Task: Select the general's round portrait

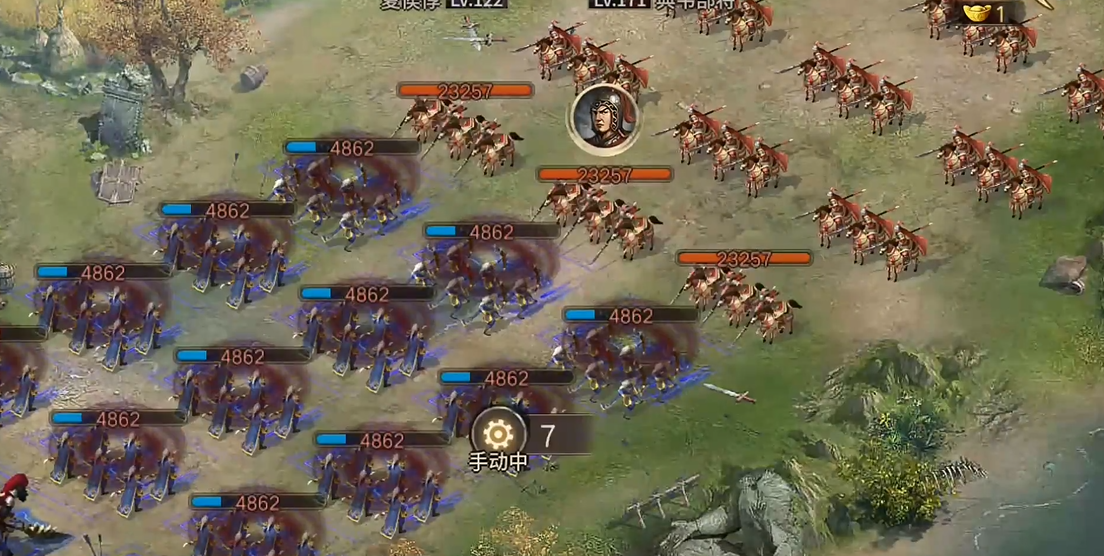Action: point(603,119)
